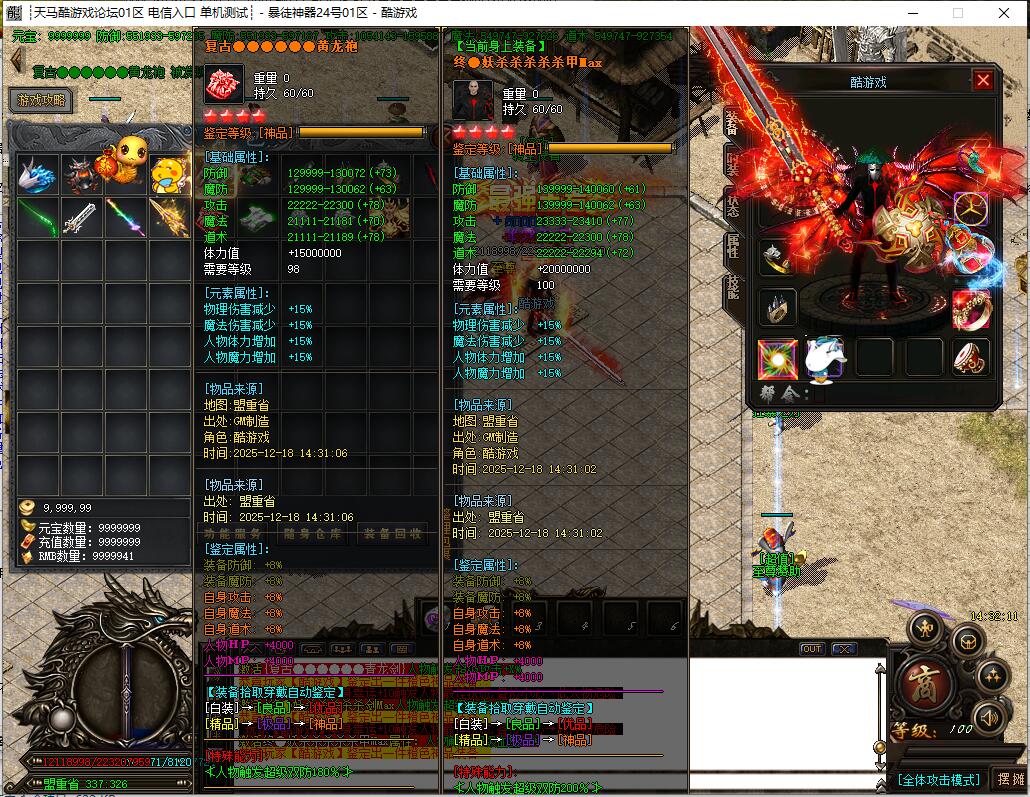Open the 游戏攻略 game guide
The image size is (1030, 797).
[41, 100]
